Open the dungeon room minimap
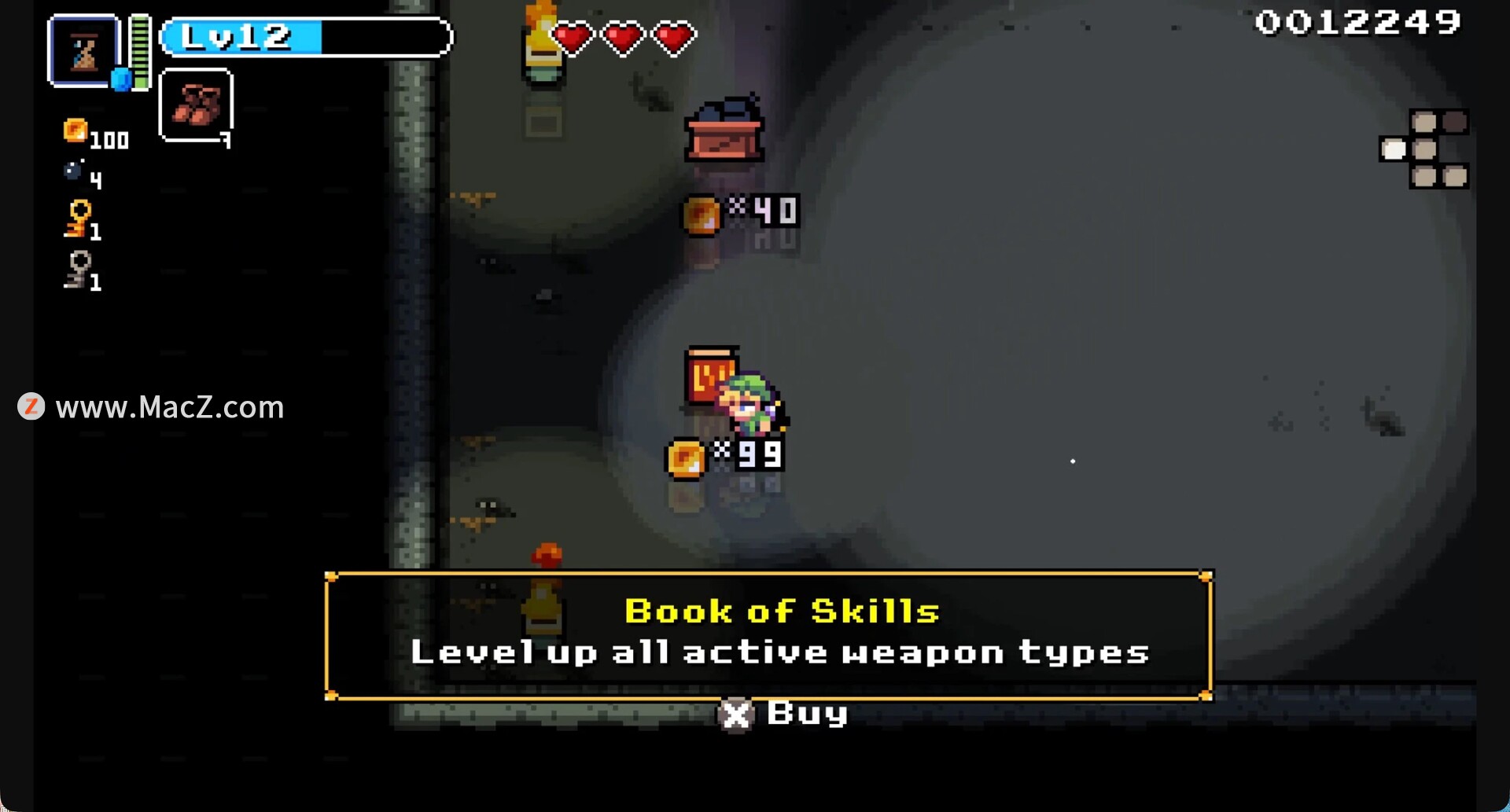The image size is (1510, 812). pos(1424,149)
